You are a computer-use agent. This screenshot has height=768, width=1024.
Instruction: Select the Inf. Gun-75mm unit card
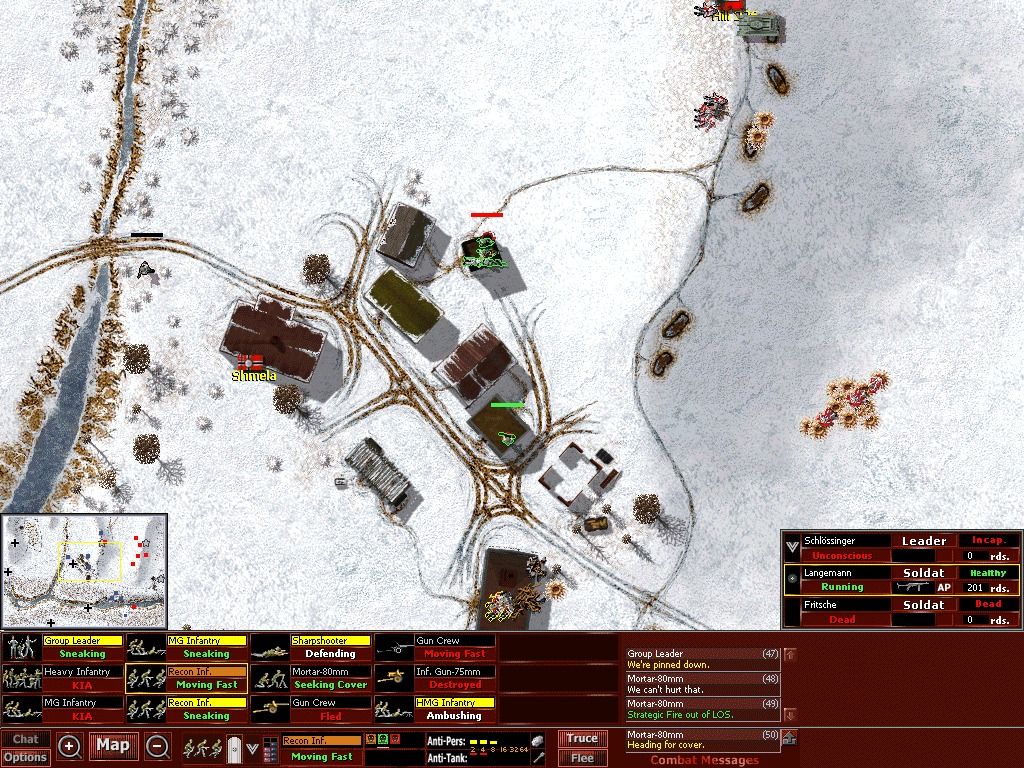pyautogui.click(x=435, y=678)
